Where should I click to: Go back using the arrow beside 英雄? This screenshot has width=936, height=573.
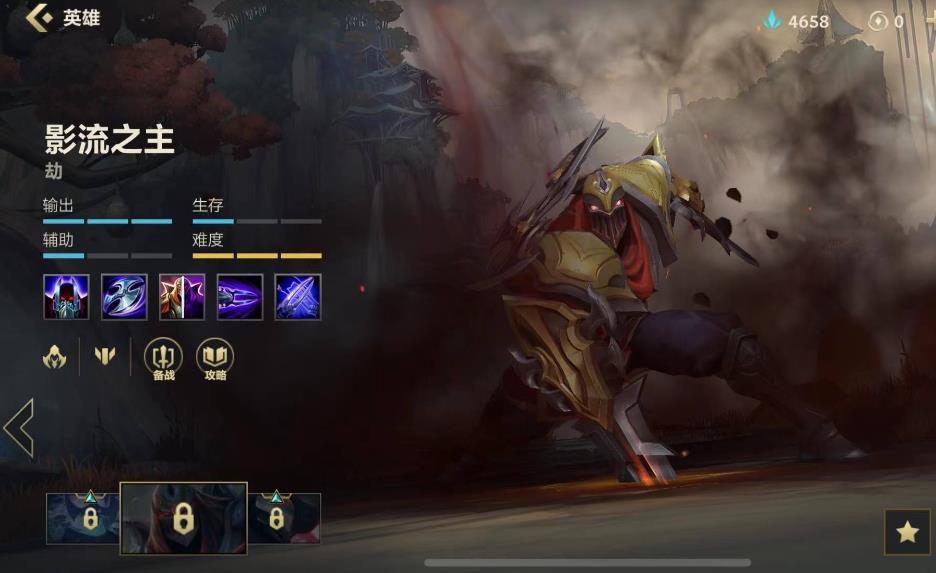(39, 18)
